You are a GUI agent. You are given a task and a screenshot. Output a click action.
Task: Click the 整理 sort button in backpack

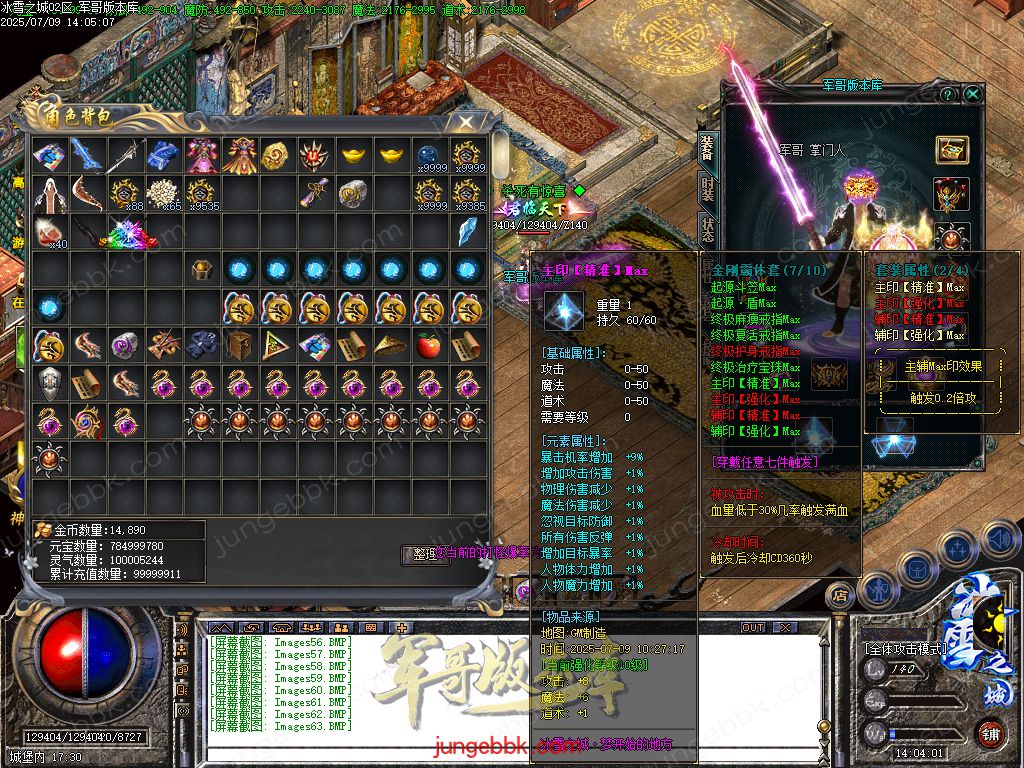point(425,555)
